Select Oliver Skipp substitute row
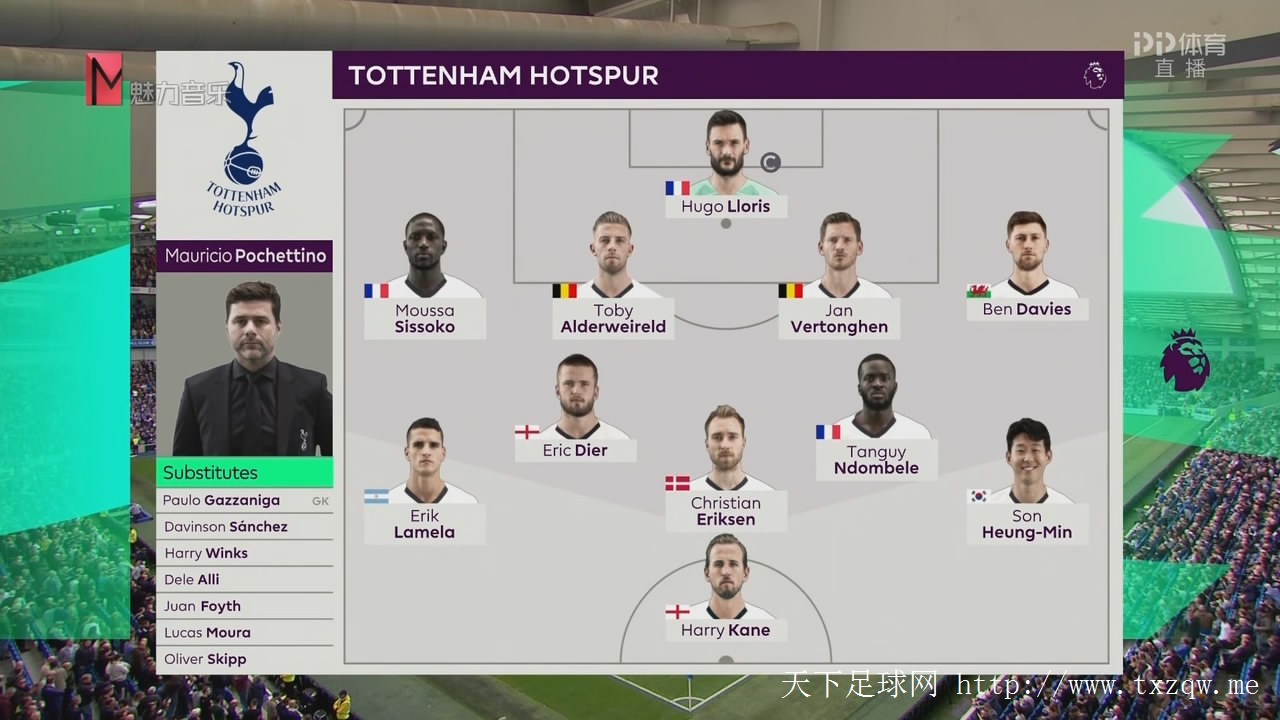The width and height of the screenshot is (1280, 720). tap(244, 659)
